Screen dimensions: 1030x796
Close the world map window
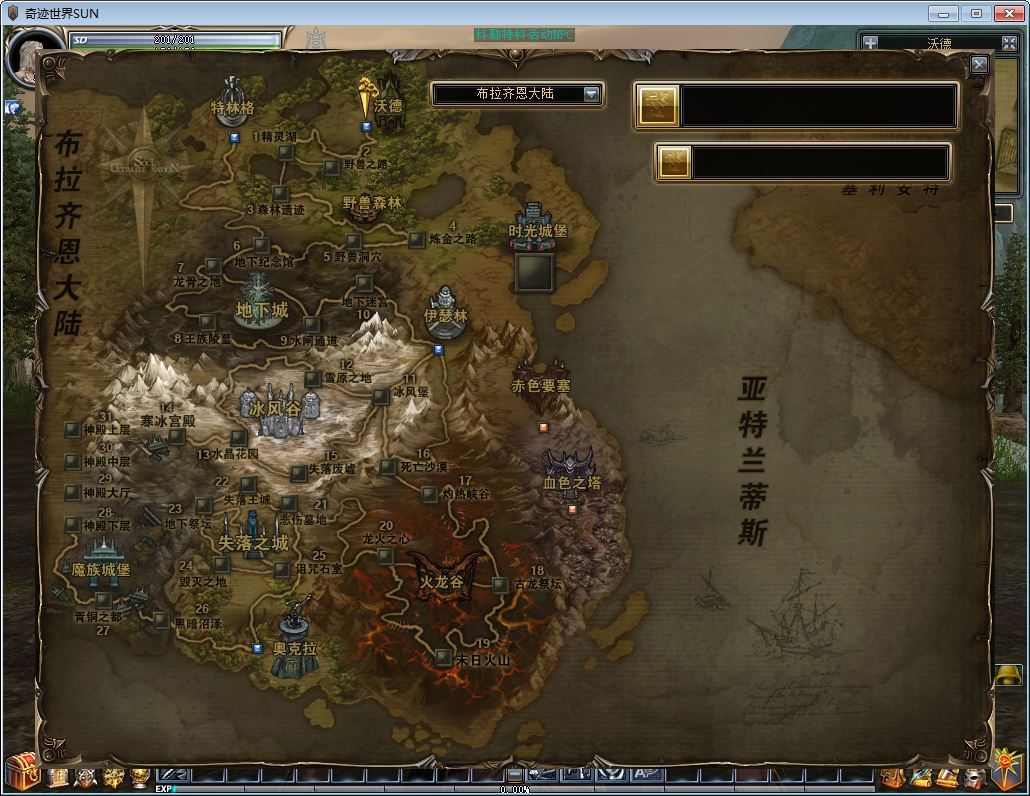[979, 65]
